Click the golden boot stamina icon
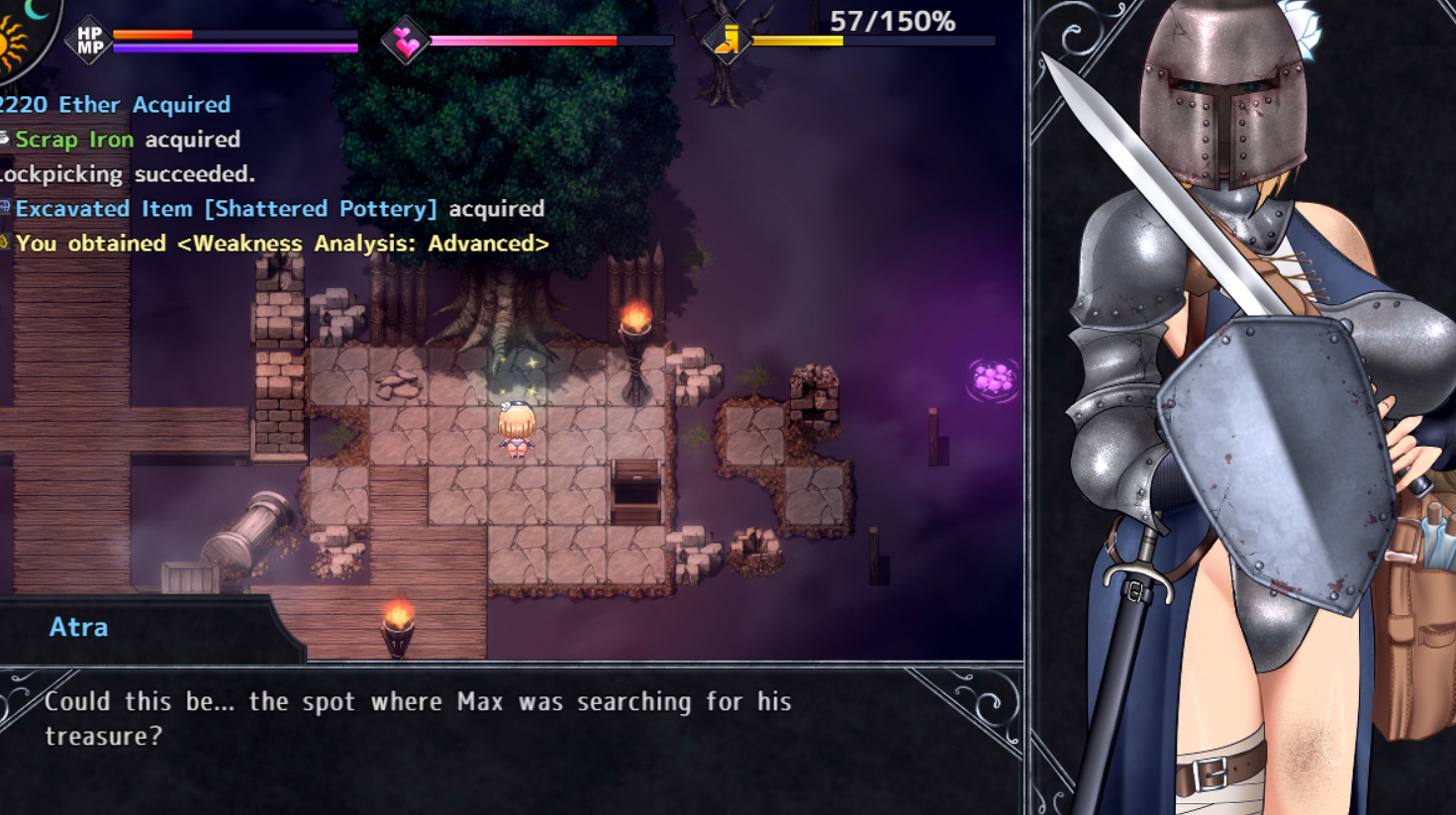The image size is (1456, 815). [x=728, y=42]
